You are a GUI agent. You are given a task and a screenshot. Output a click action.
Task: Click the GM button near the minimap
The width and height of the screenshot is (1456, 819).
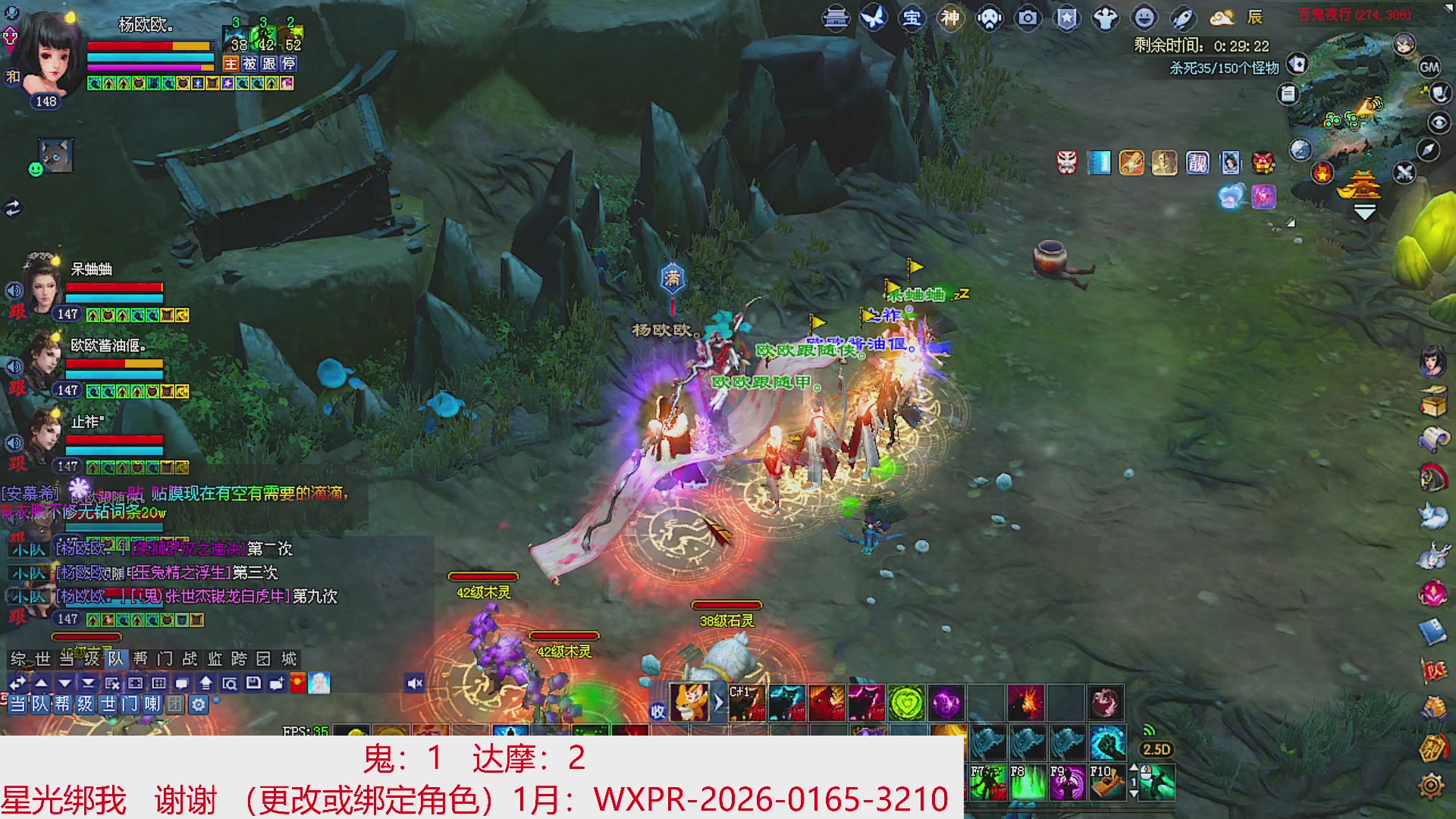1429,67
